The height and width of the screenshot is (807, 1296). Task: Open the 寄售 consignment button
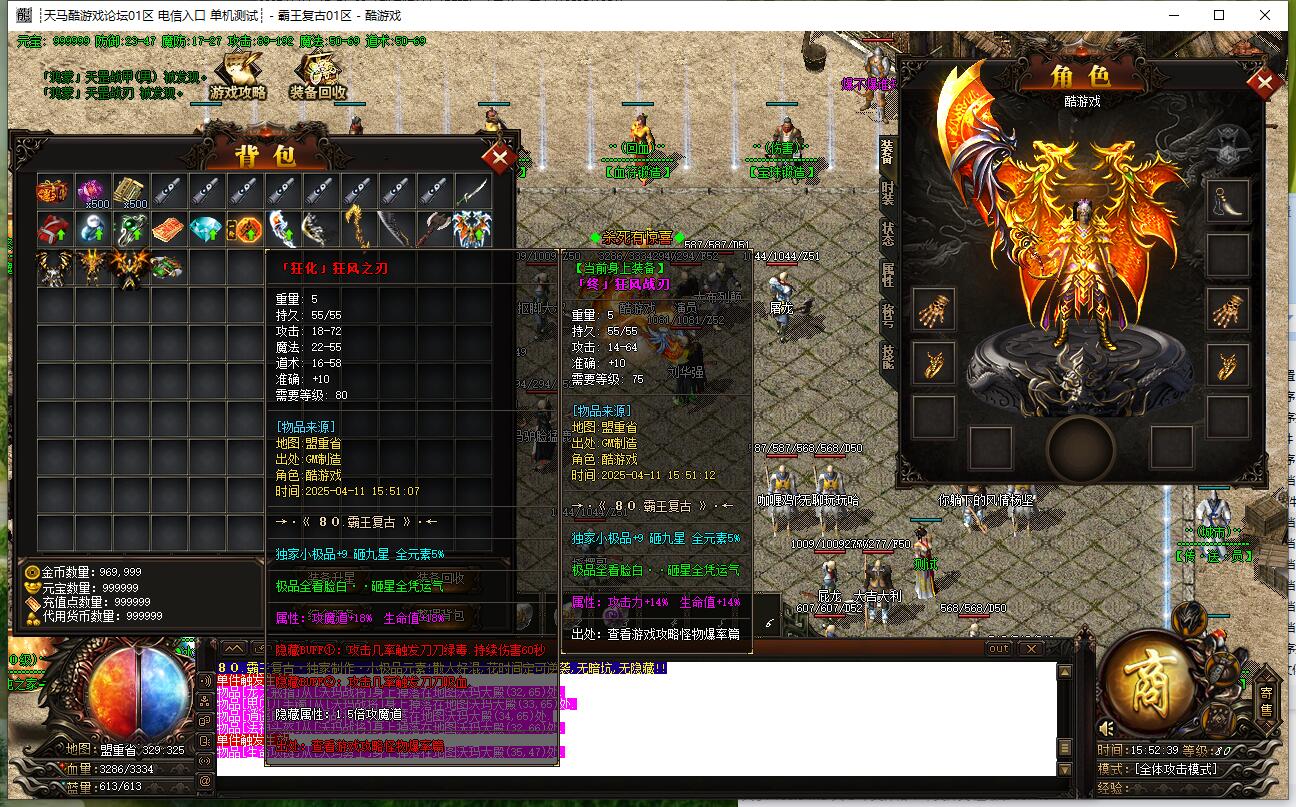(x=1266, y=701)
